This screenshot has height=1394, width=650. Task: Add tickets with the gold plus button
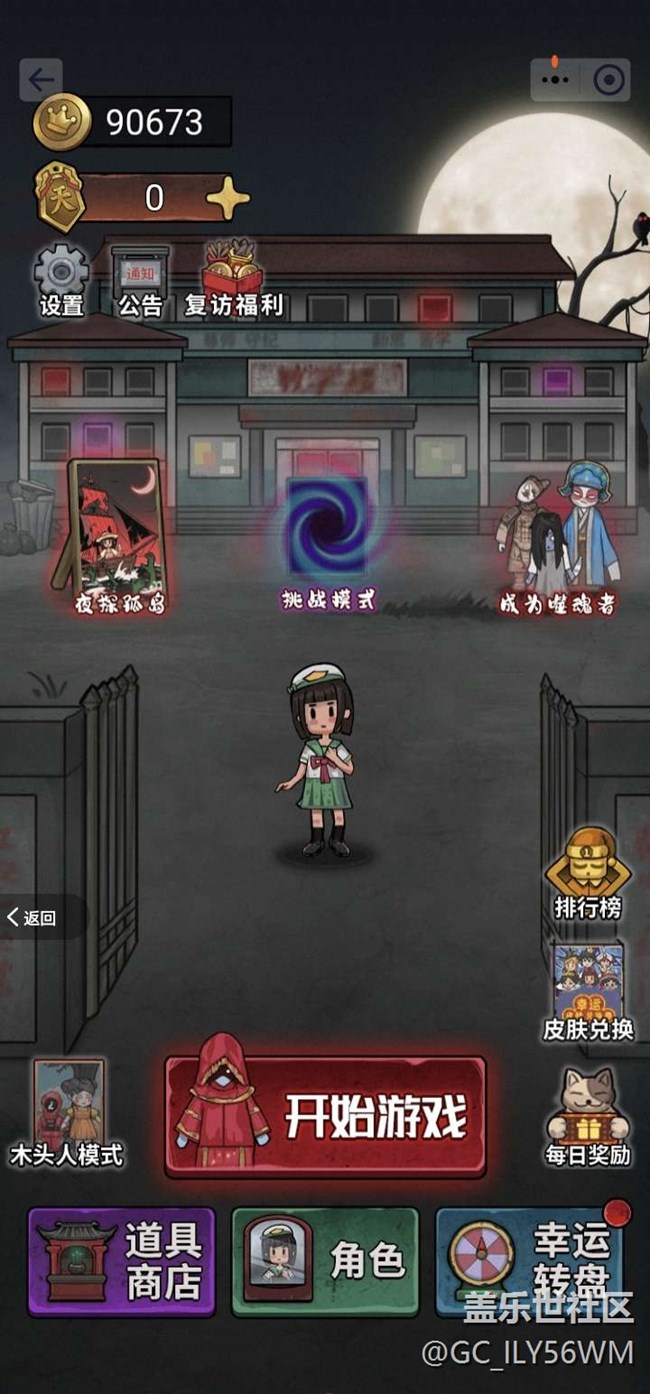228,198
